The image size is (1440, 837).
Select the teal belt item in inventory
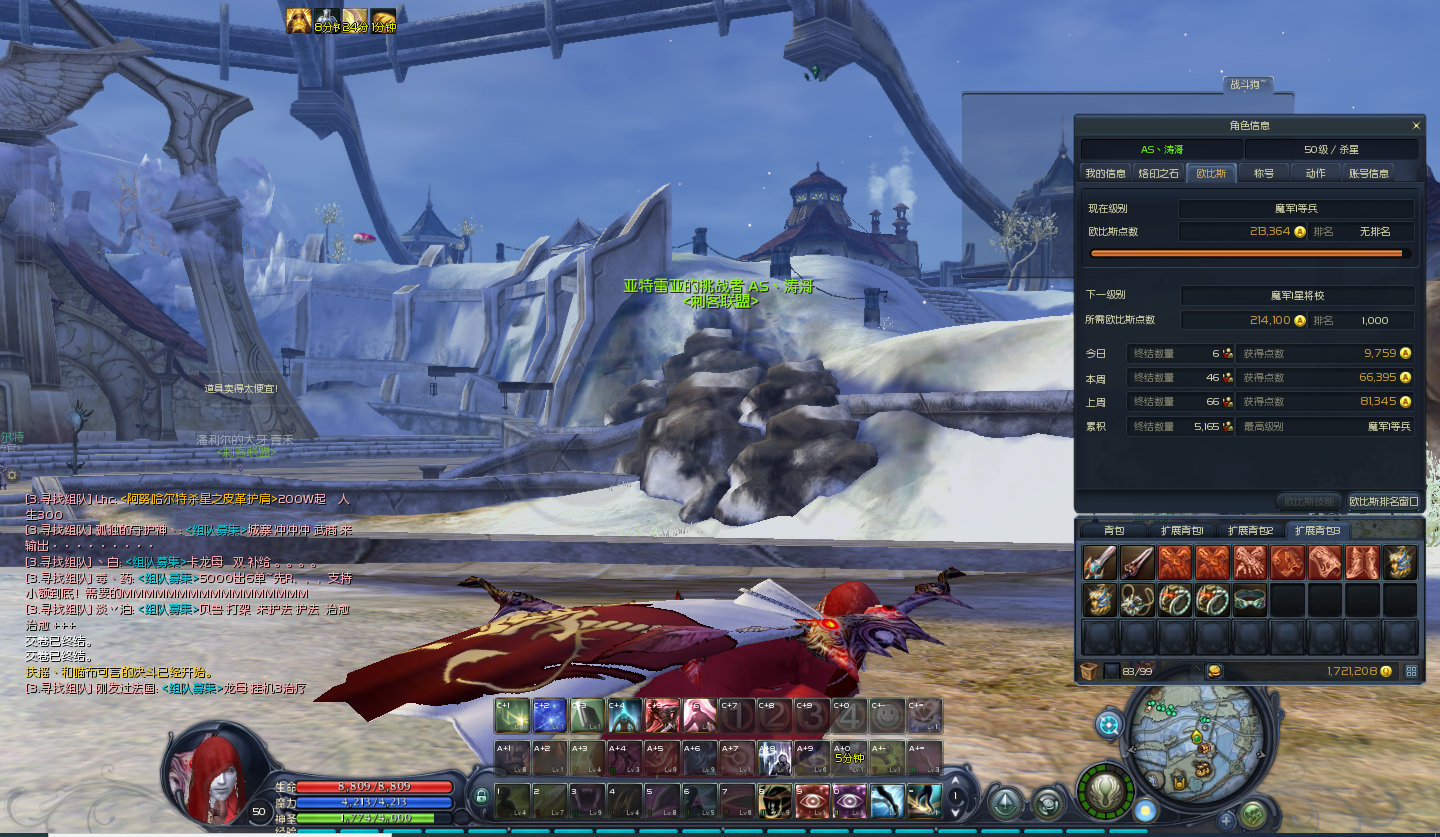(x=1250, y=600)
